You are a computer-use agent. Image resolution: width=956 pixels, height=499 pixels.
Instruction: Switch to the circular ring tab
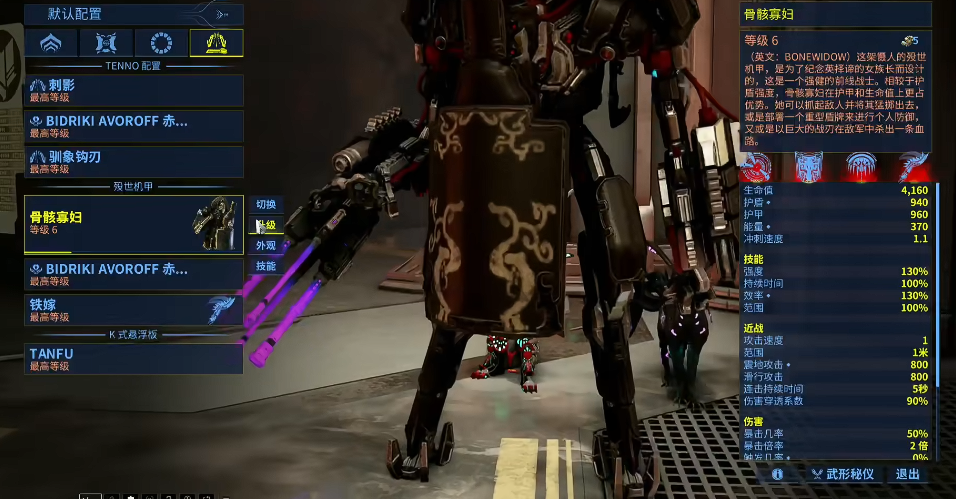[x=160, y=43]
